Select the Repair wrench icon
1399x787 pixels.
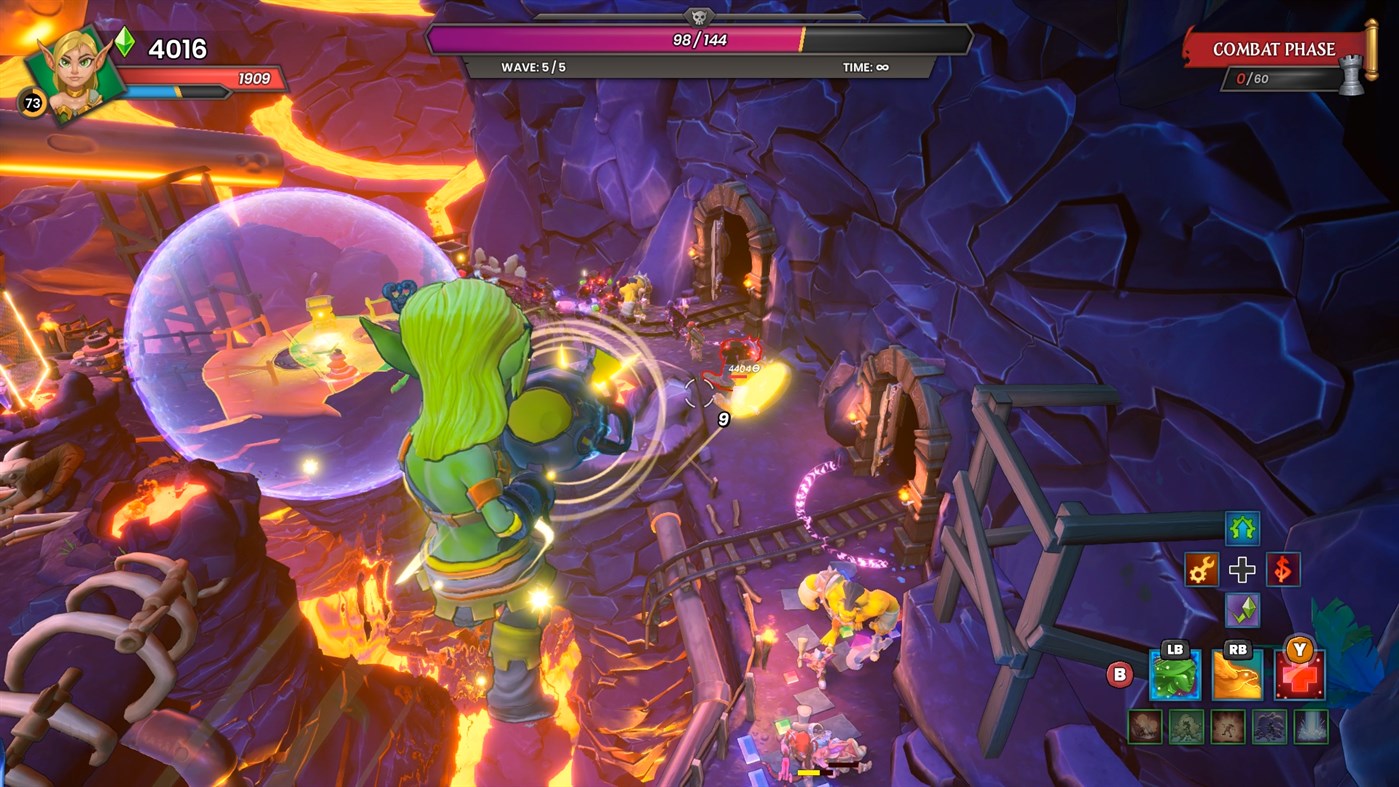coord(1200,569)
